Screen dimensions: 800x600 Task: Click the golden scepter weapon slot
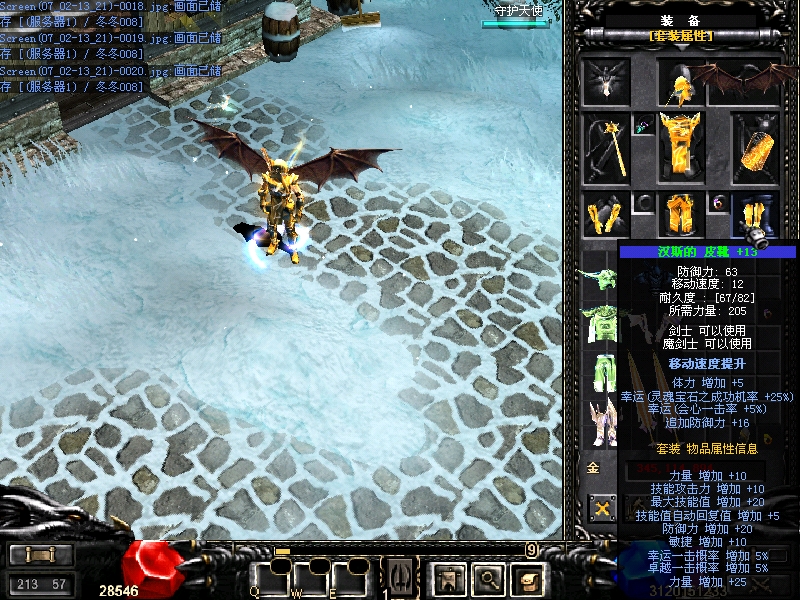click(x=607, y=148)
